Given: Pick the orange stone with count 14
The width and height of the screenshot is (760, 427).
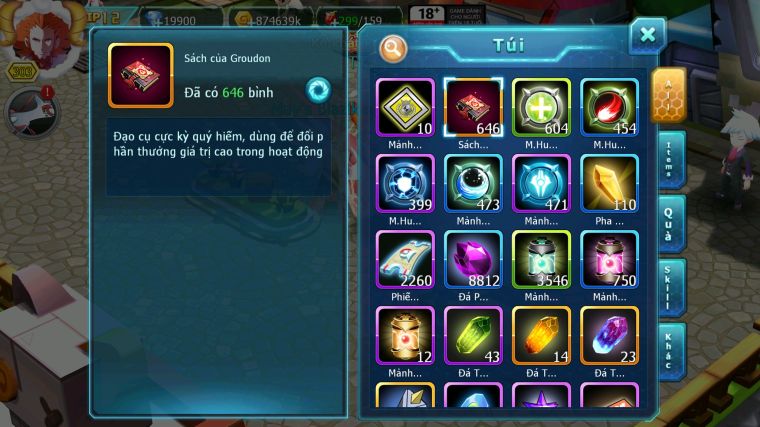Looking at the screenshot, I should [x=541, y=335].
